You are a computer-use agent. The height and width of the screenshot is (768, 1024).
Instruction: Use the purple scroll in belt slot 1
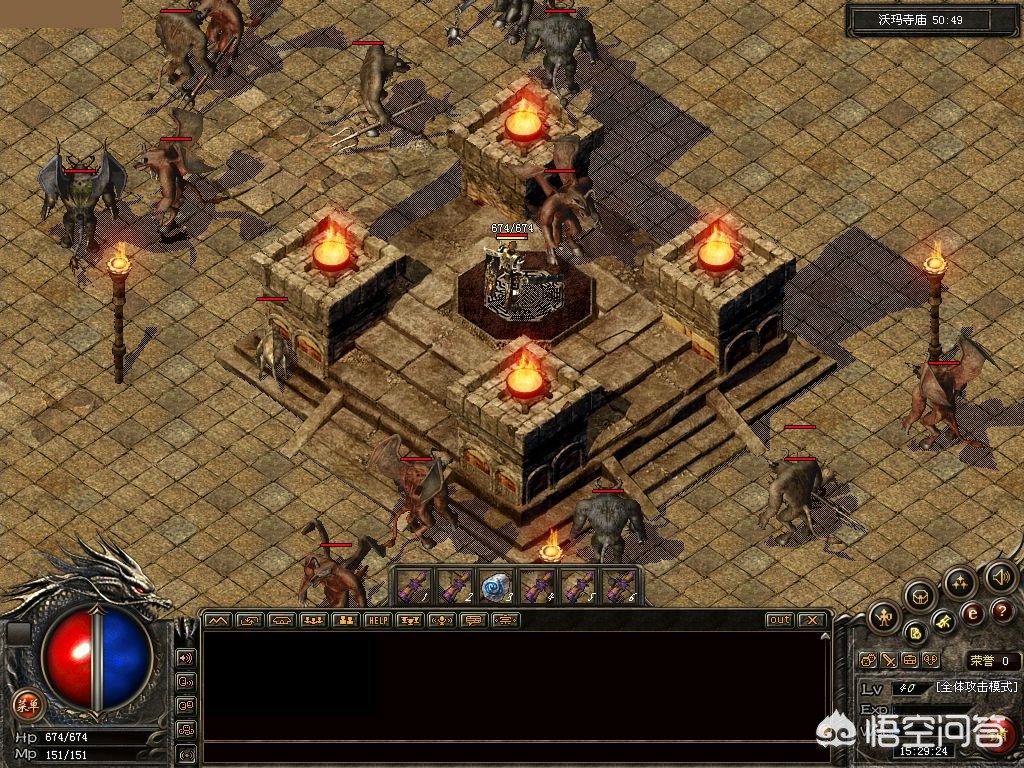coord(415,587)
